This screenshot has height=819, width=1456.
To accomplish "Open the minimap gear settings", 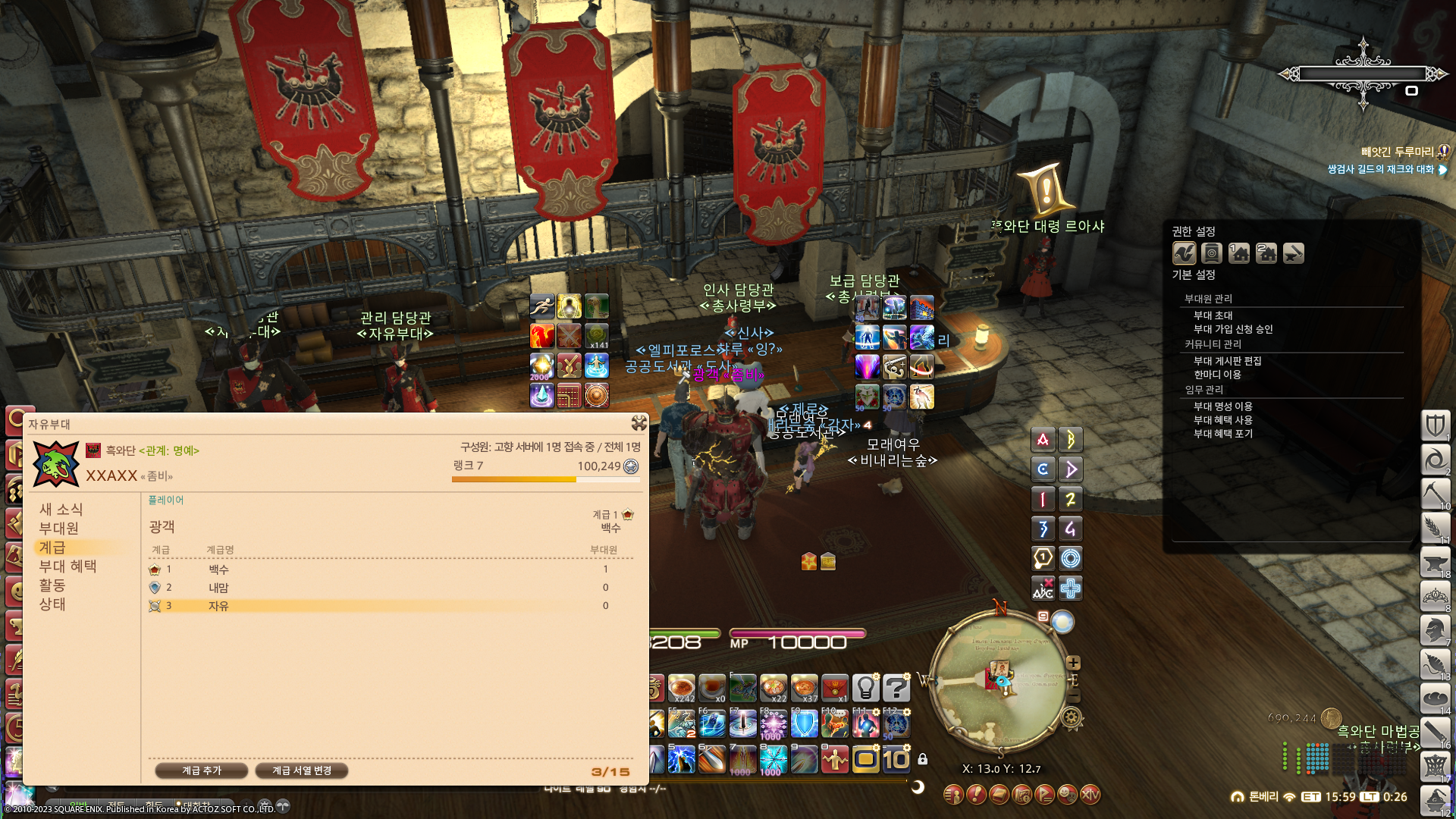I will point(1072,717).
